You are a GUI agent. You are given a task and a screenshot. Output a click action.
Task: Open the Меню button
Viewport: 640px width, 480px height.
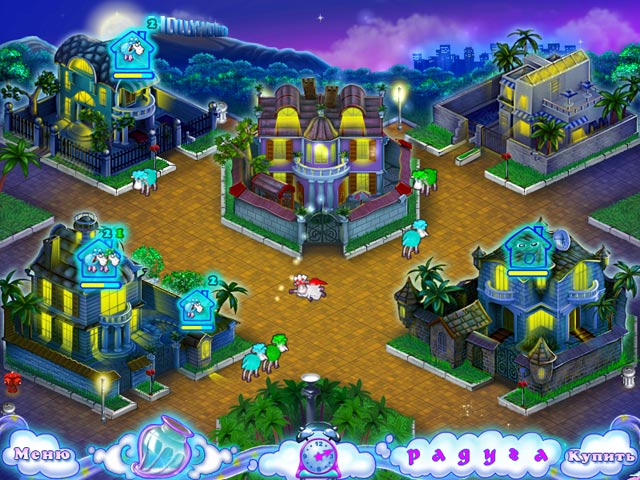[40, 455]
